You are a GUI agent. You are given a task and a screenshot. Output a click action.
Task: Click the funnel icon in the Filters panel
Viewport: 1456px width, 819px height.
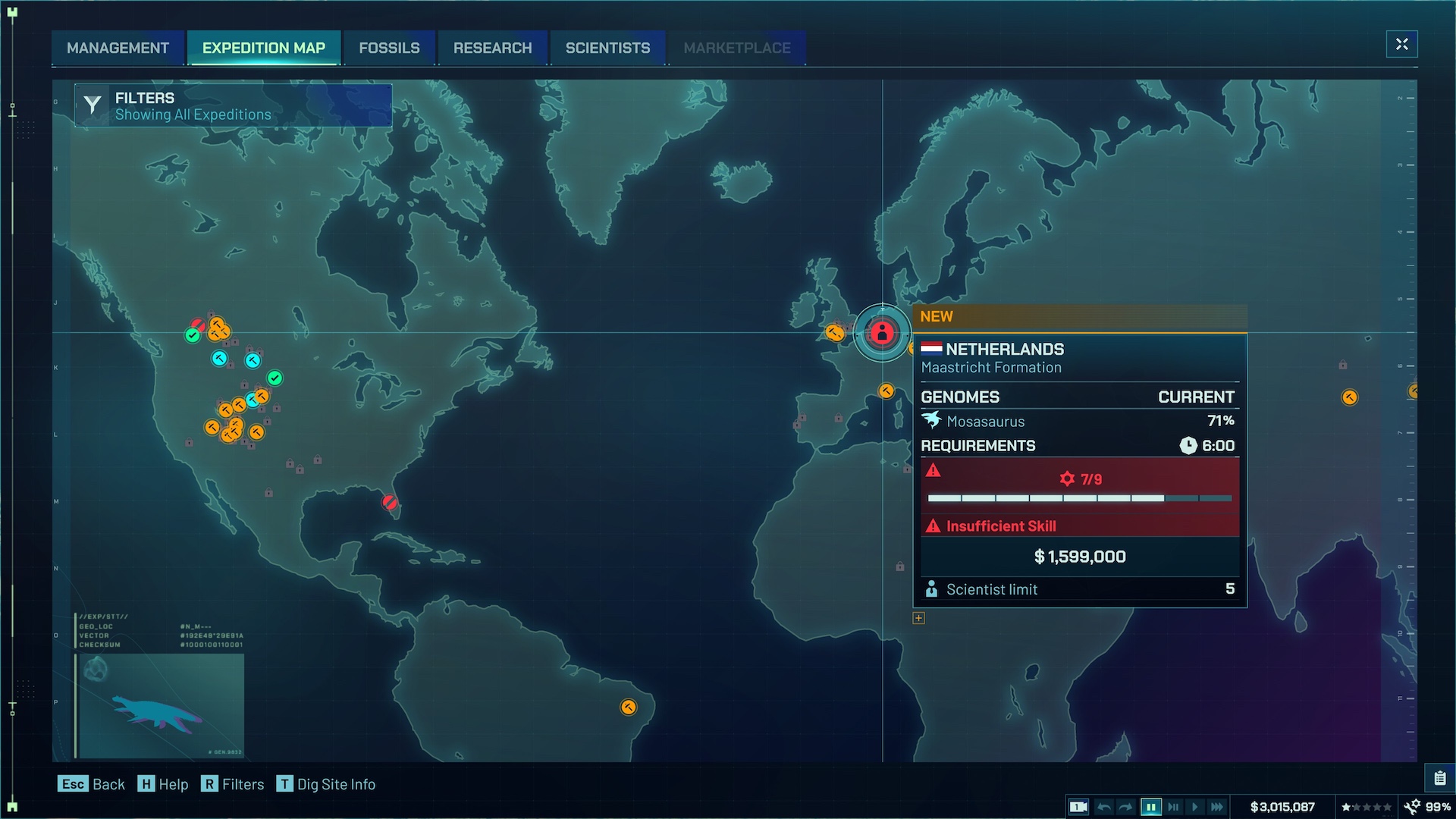click(92, 105)
